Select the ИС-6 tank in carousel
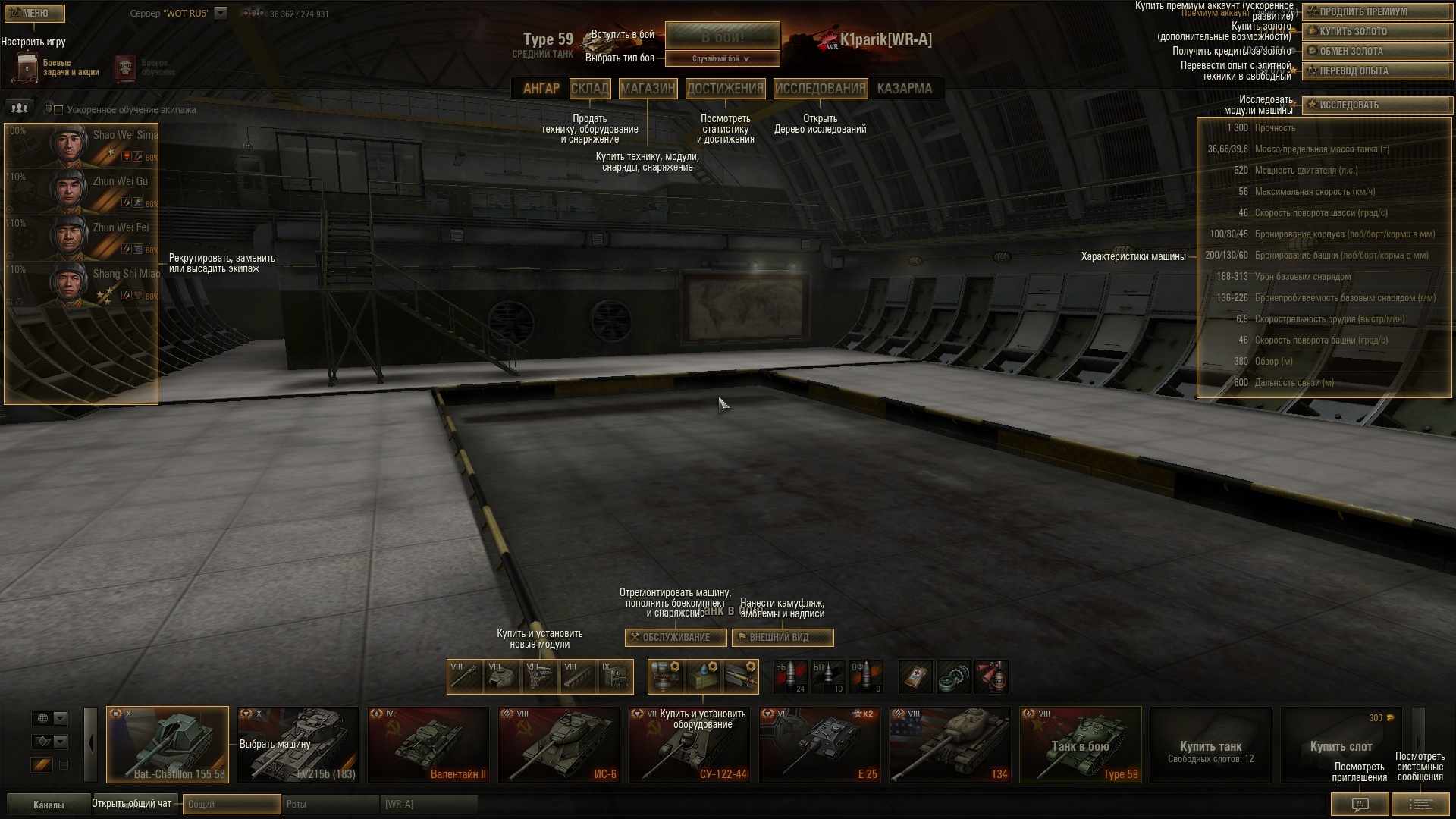Viewport: 1456px width, 819px height. tap(558, 744)
